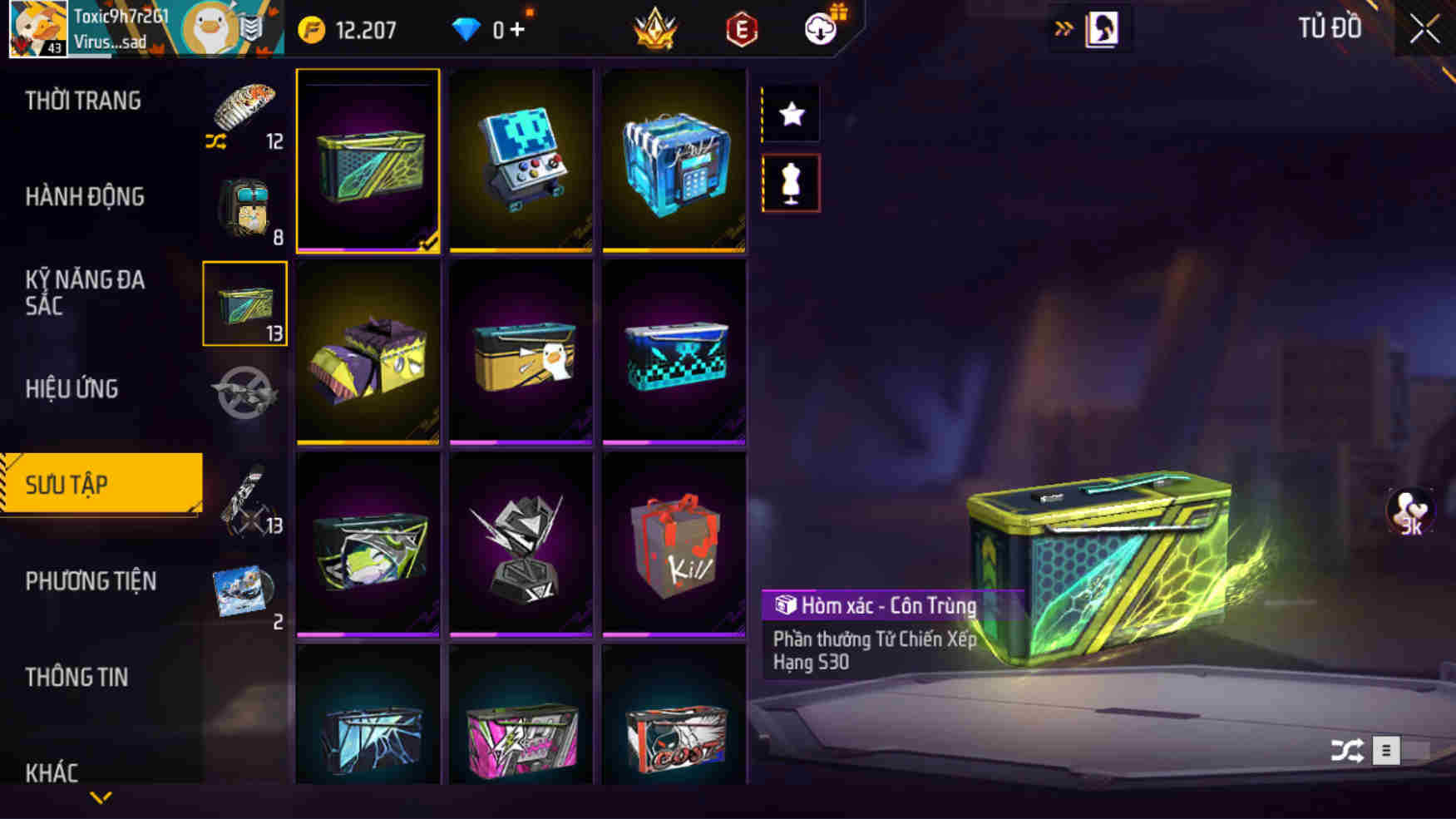The height and width of the screenshot is (819, 1456).
Task: Switch to the Hành Động category
Action: (x=86, y=197)
